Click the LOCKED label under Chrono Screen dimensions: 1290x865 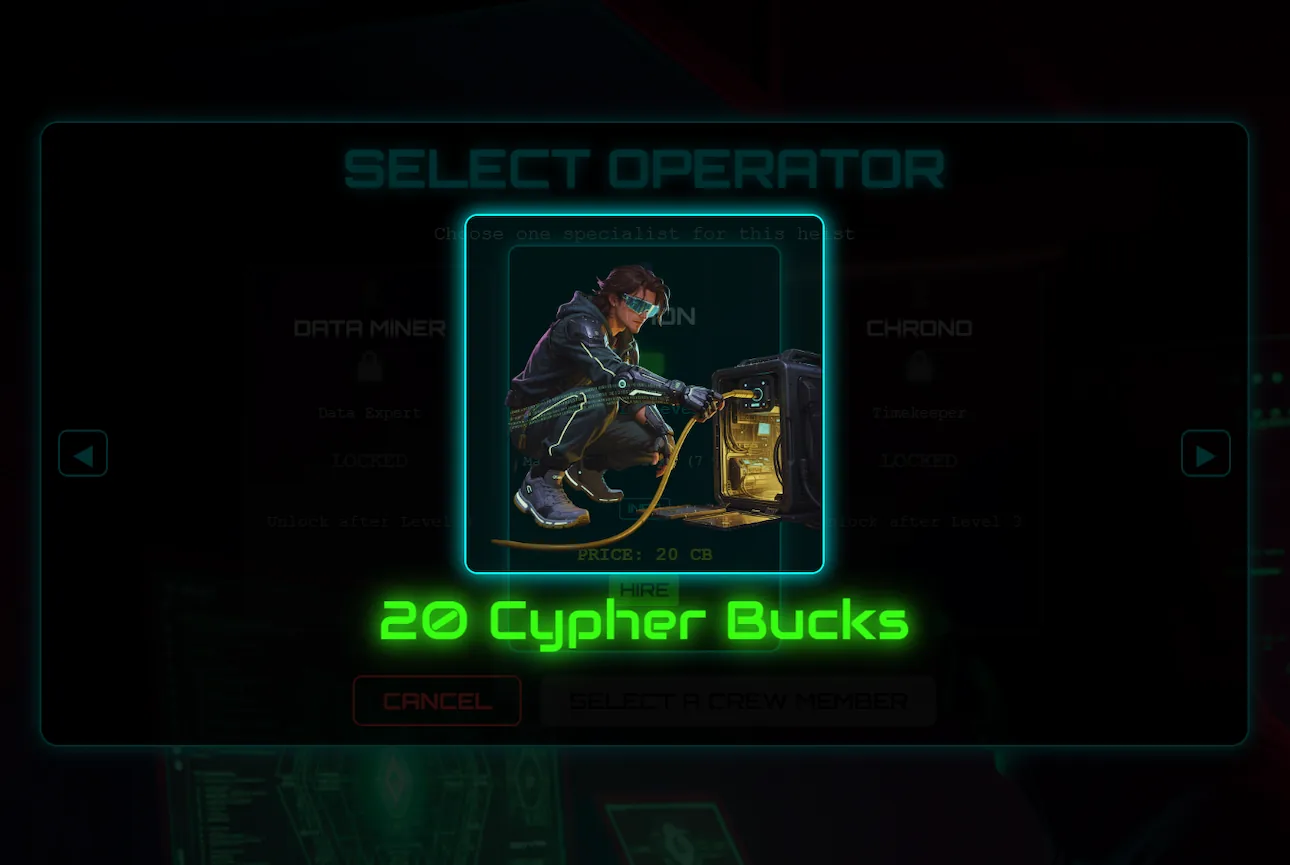919,461
